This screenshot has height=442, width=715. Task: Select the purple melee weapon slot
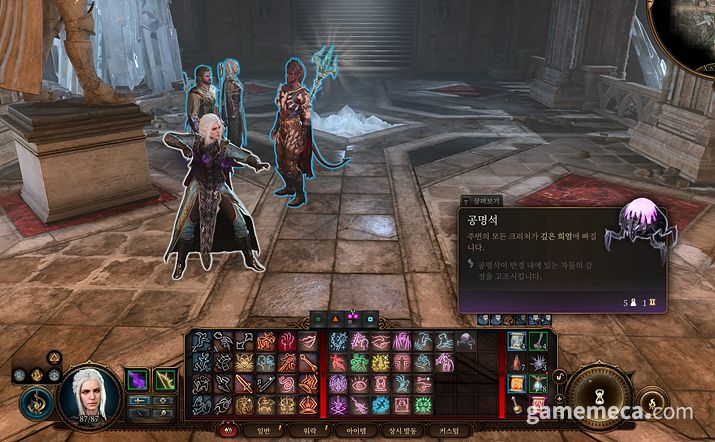tap(137, 381)
